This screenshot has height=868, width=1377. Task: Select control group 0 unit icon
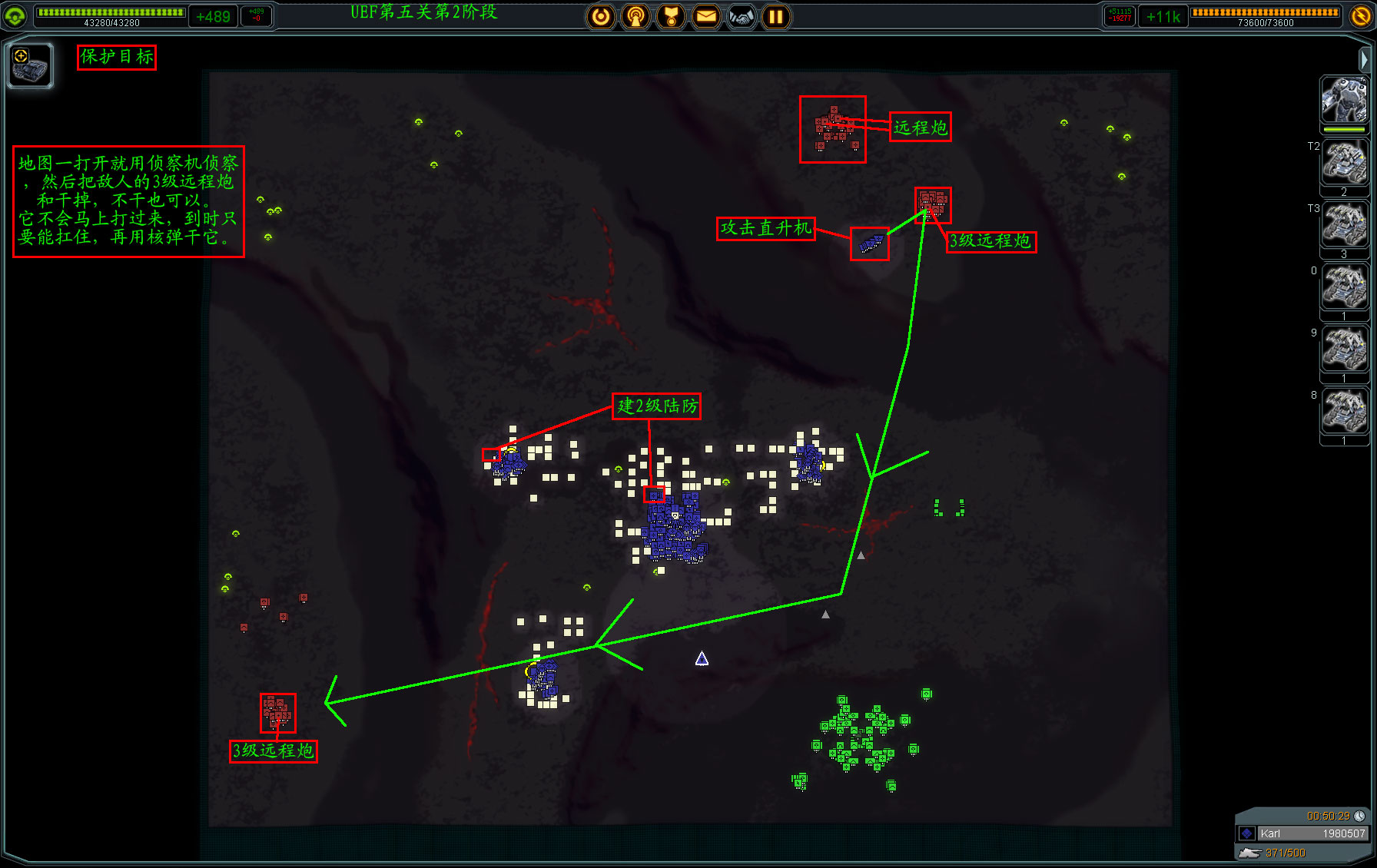click(1344, 287)
